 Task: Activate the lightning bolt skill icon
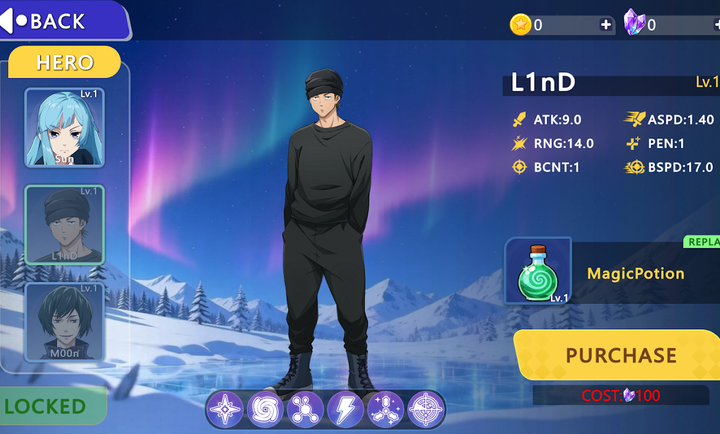point(345,410)
